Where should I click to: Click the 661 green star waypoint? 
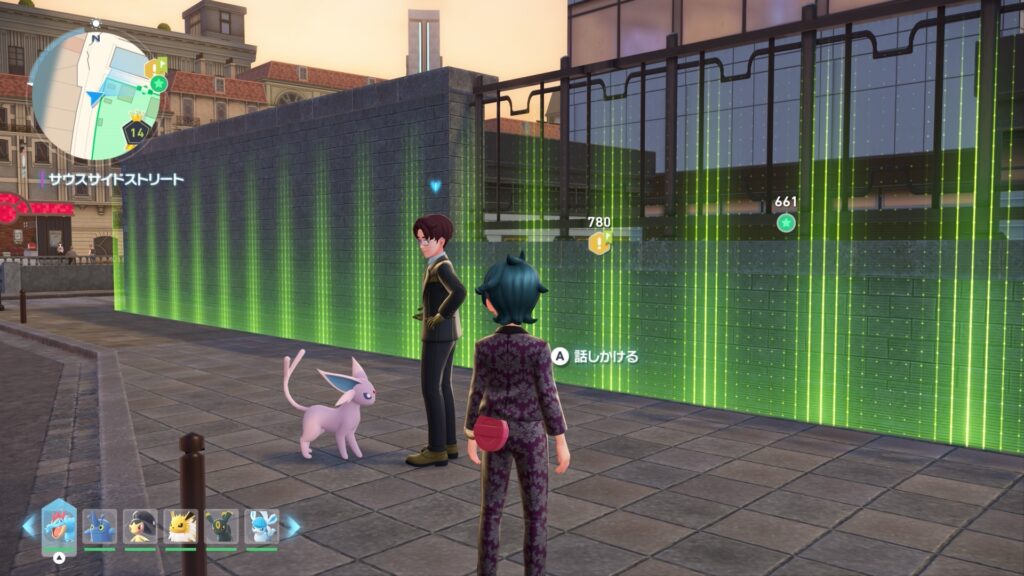(786, 222)
